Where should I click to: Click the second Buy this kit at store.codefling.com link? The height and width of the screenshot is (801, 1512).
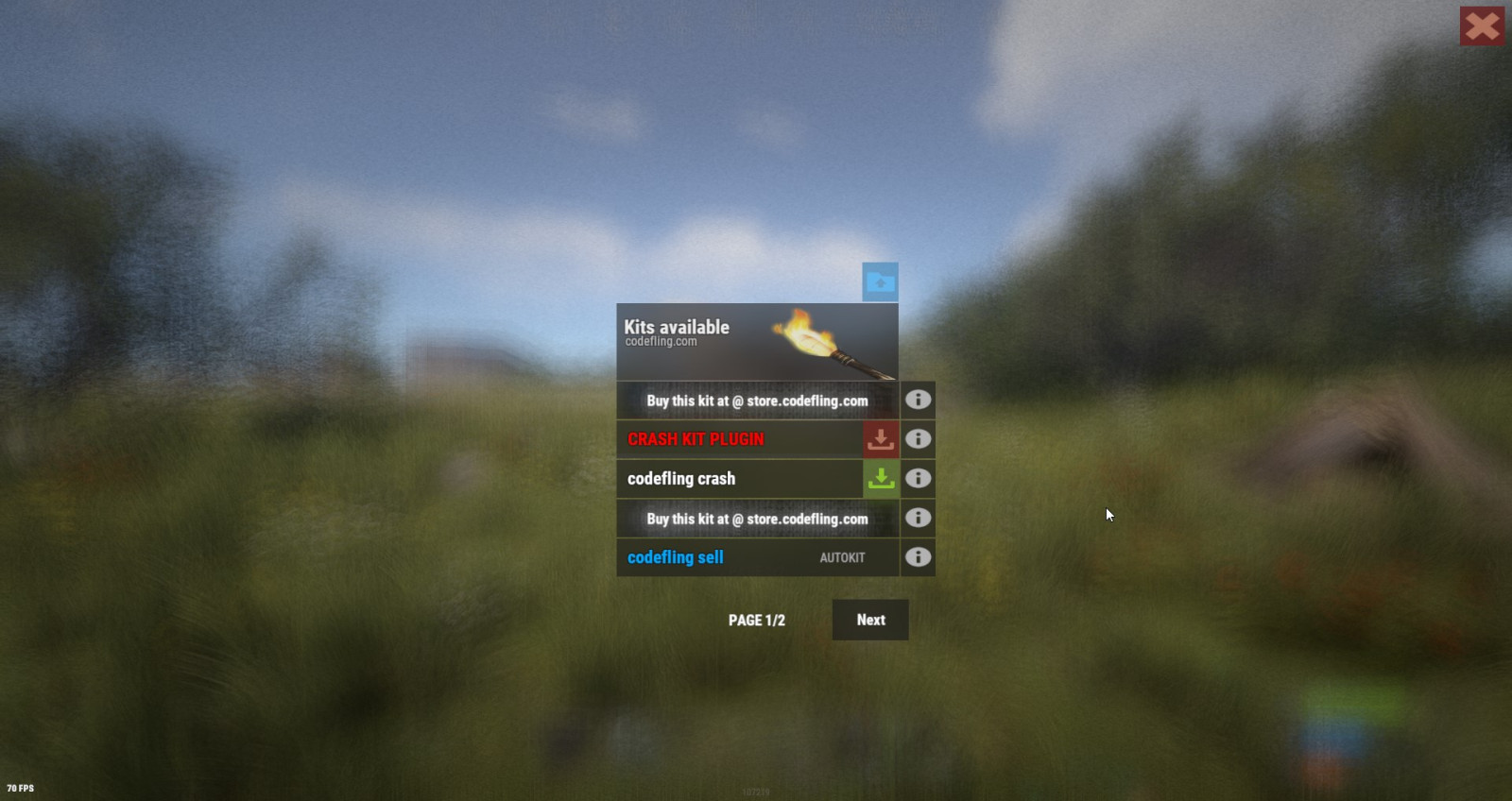[756, 518]
